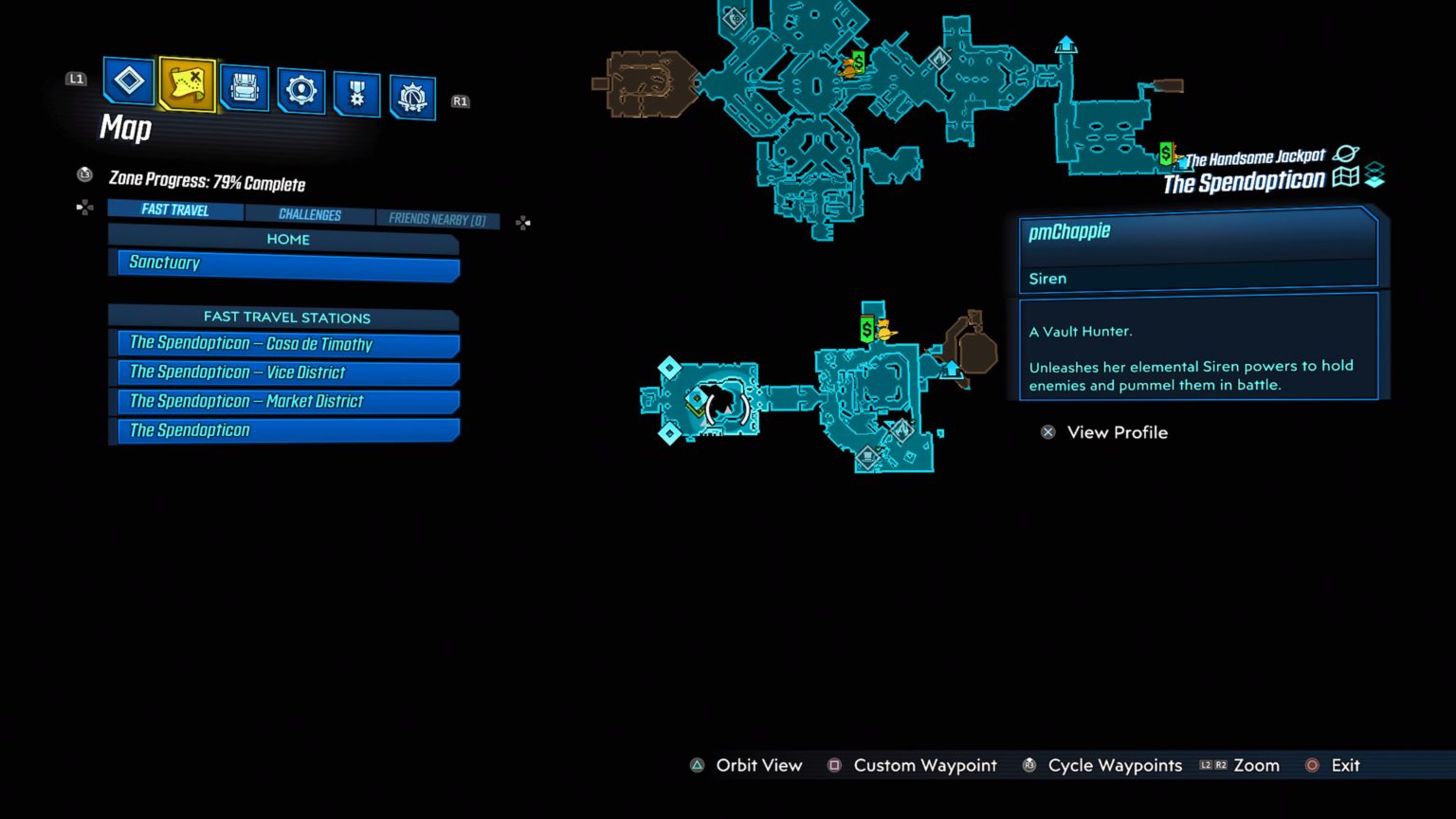Expand the HOME section header
This screenshot has height=819, width=1456.
[x=286, y=239]
